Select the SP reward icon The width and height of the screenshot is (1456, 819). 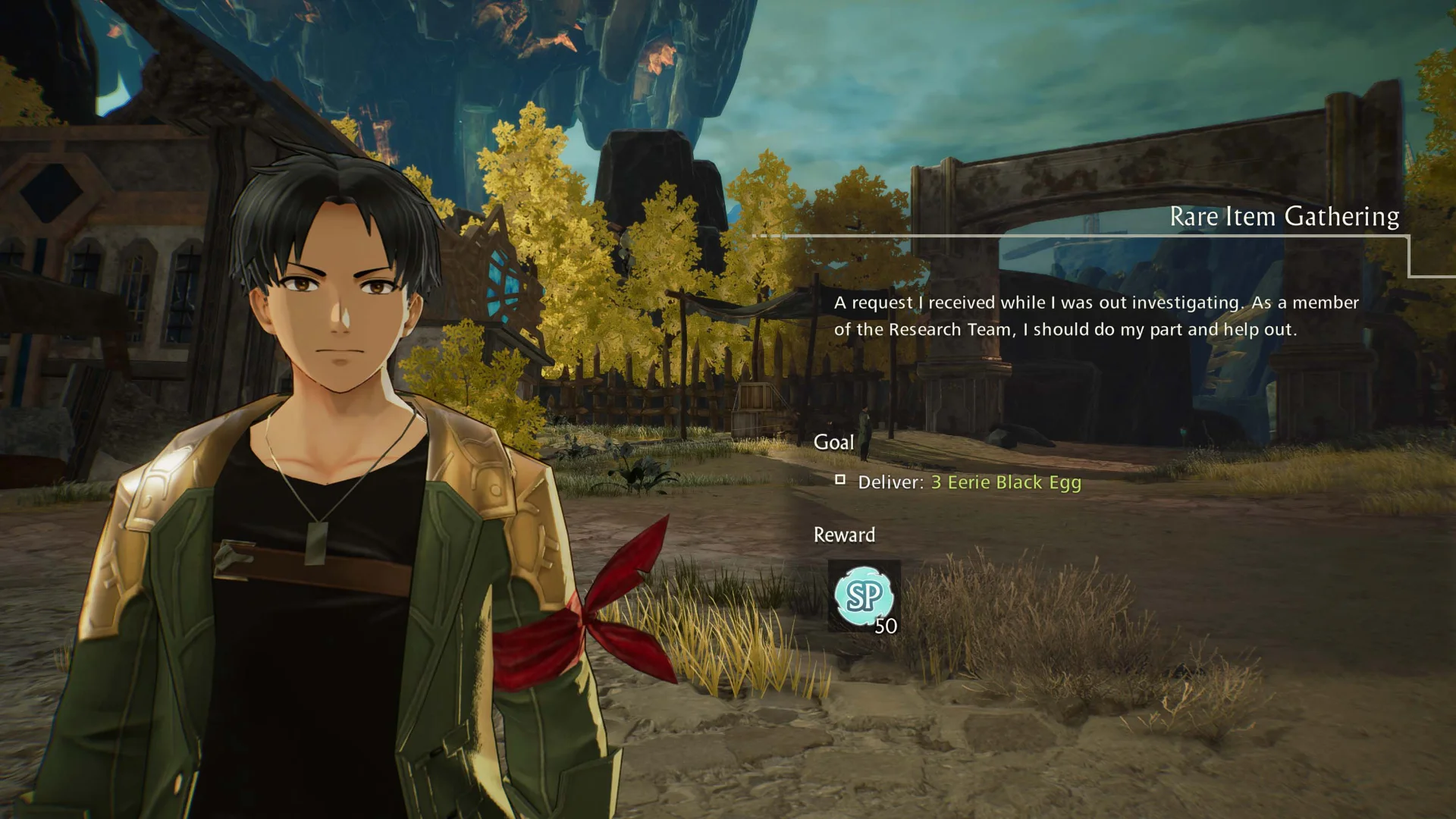pyautogui.click(x=864, y=596)
